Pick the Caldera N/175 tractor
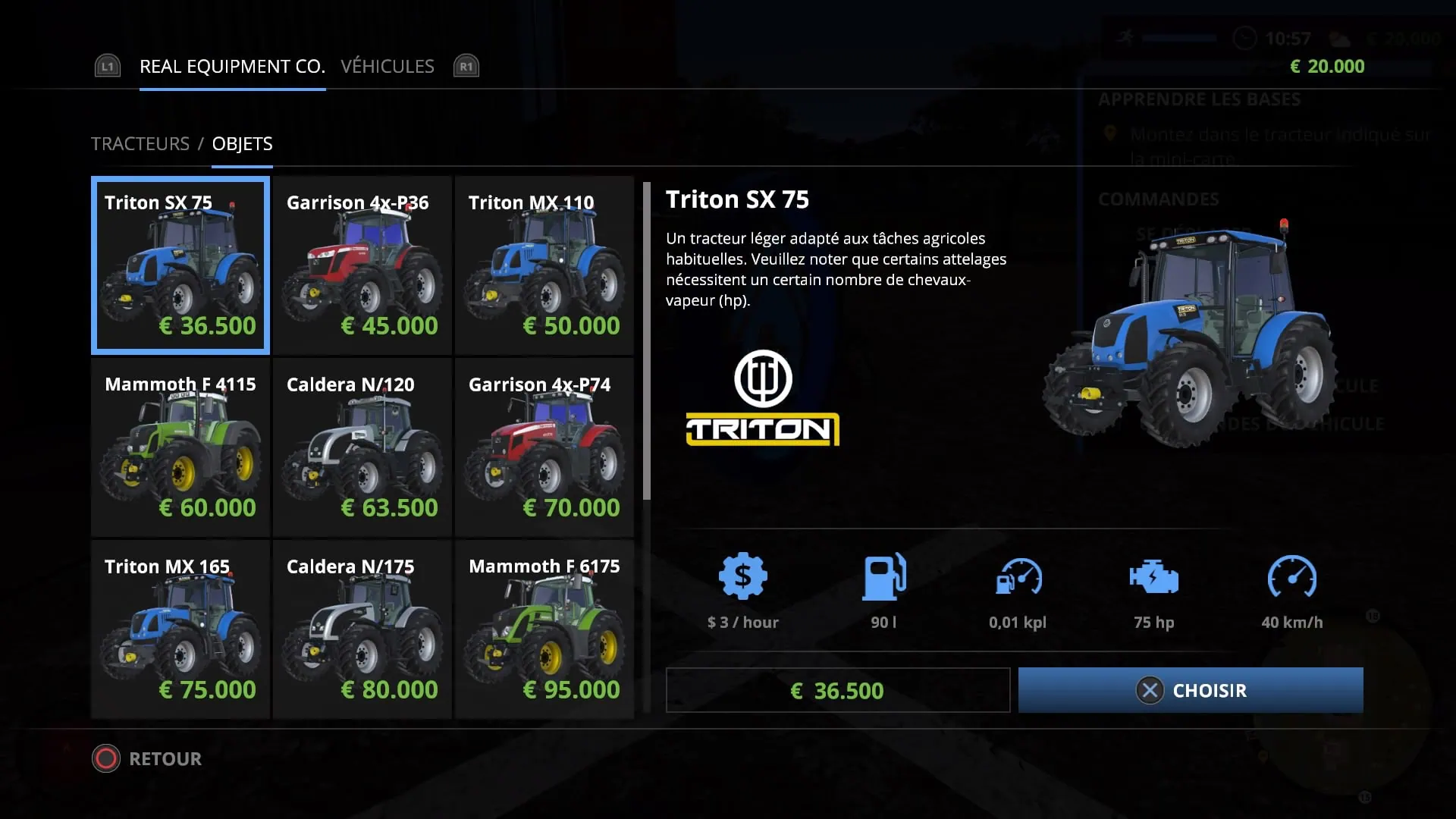The image size is (1456, 819). click(x=362, y=629)
